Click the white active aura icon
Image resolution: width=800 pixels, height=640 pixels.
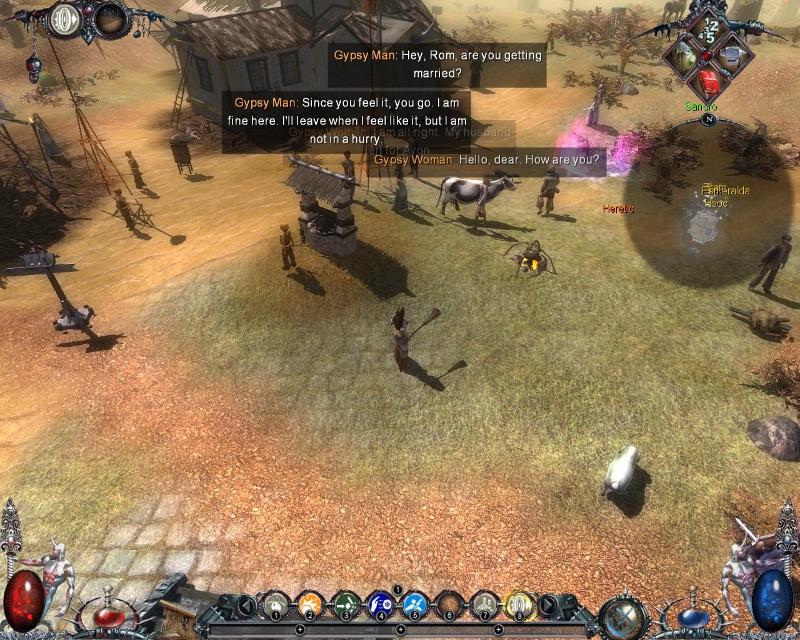point(67,18)
